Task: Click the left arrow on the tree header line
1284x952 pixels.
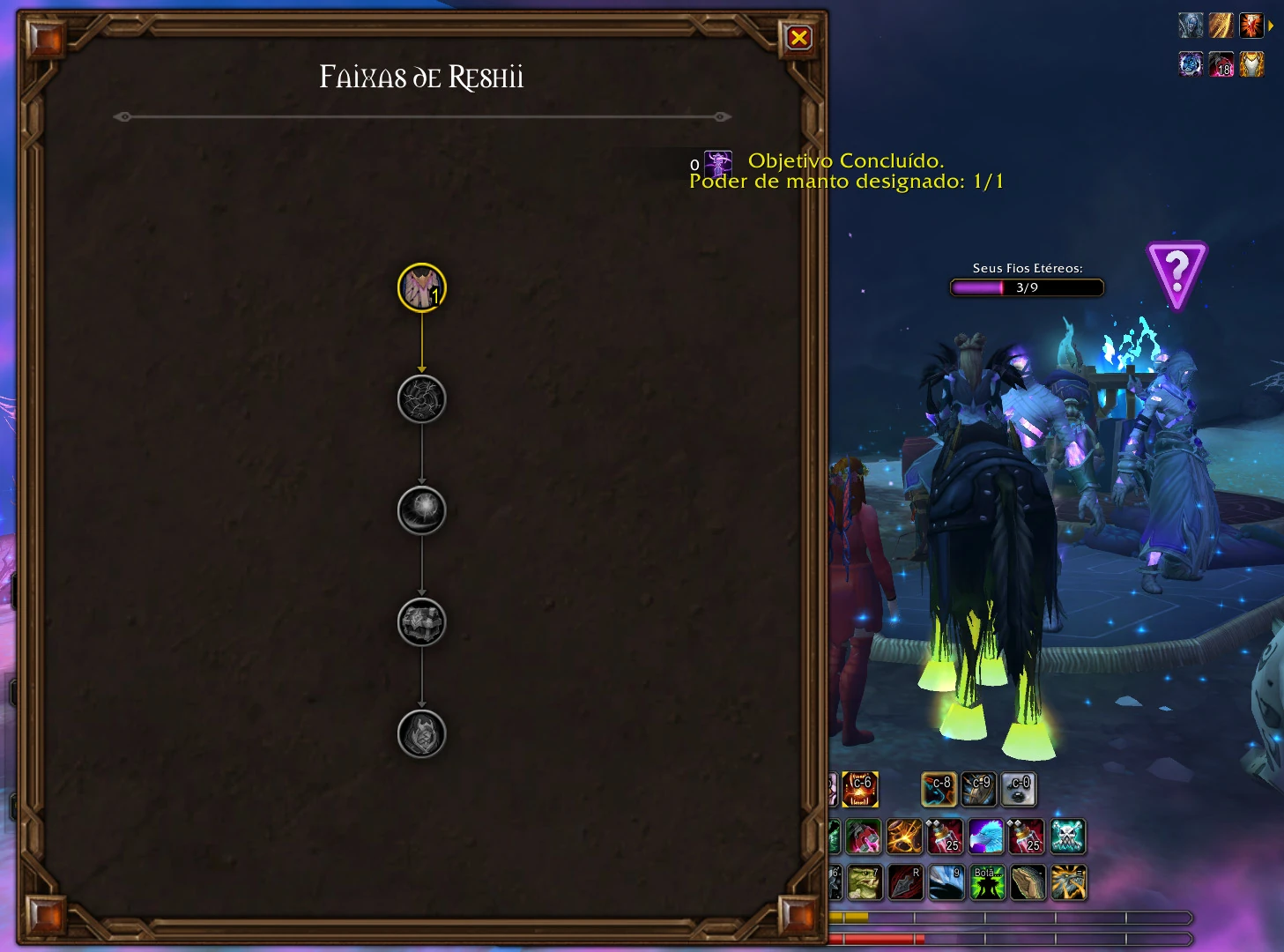Action: tap(121, 115)
